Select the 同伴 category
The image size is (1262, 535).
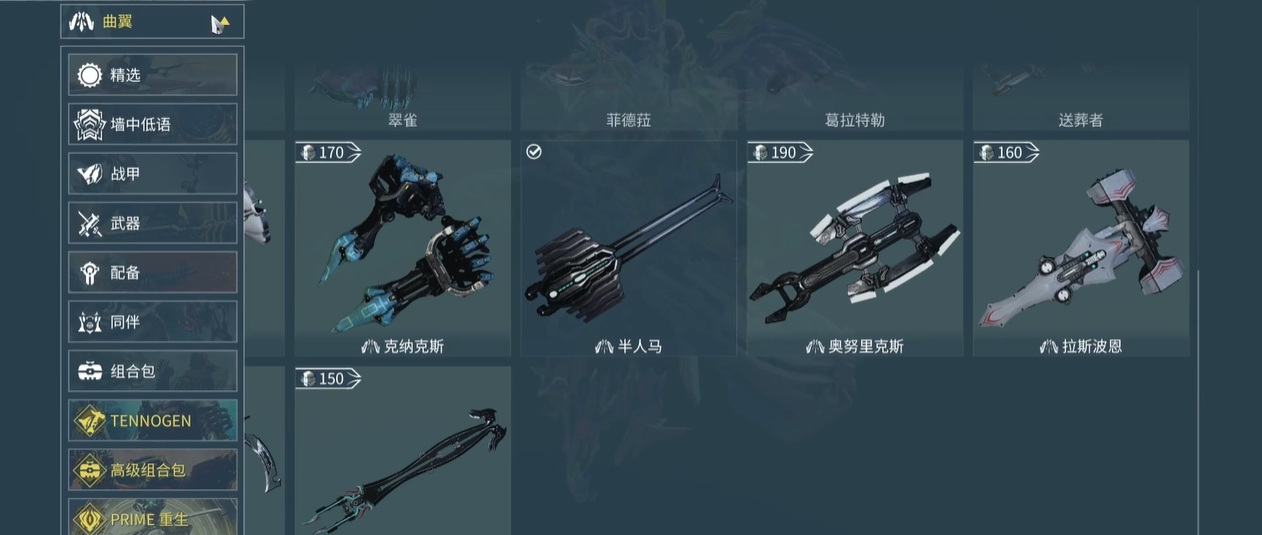[152, 322]
